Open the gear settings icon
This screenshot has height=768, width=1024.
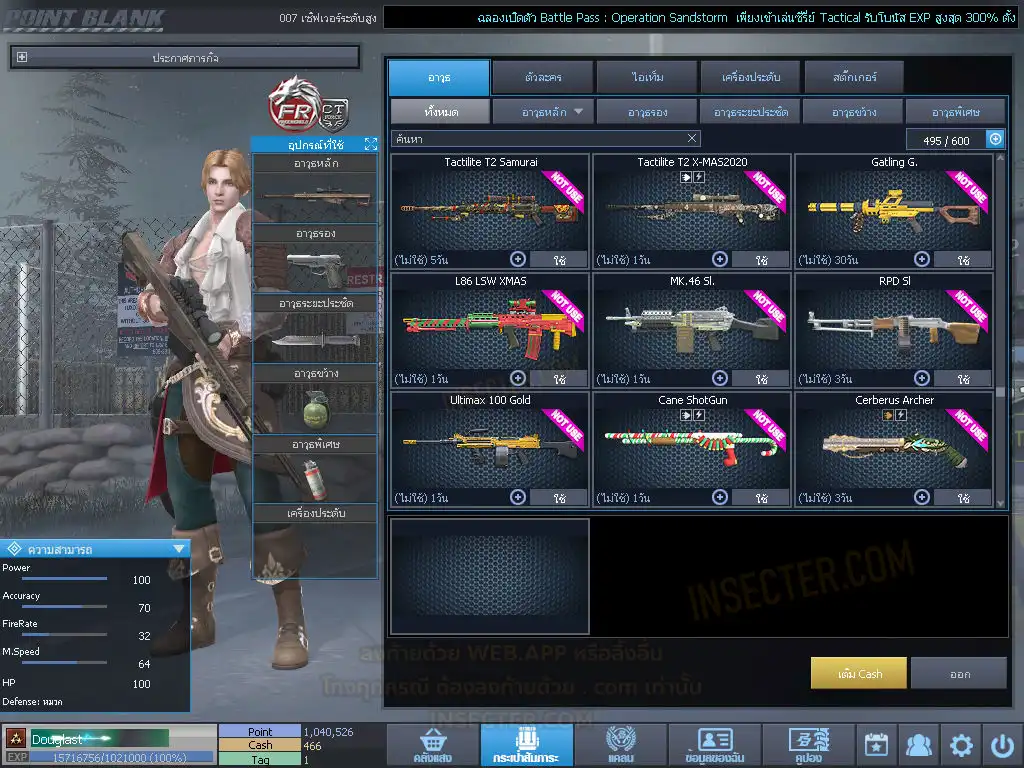(961, 745)
